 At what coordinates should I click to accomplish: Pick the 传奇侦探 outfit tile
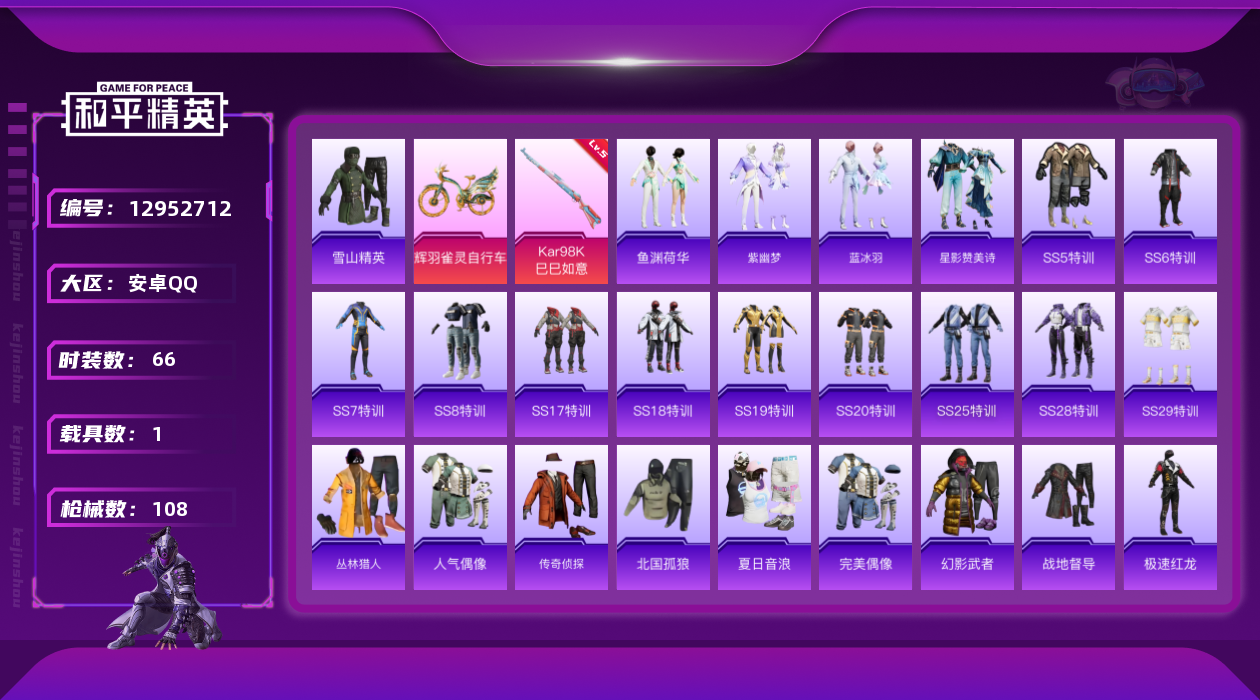[x=561, y=517]
